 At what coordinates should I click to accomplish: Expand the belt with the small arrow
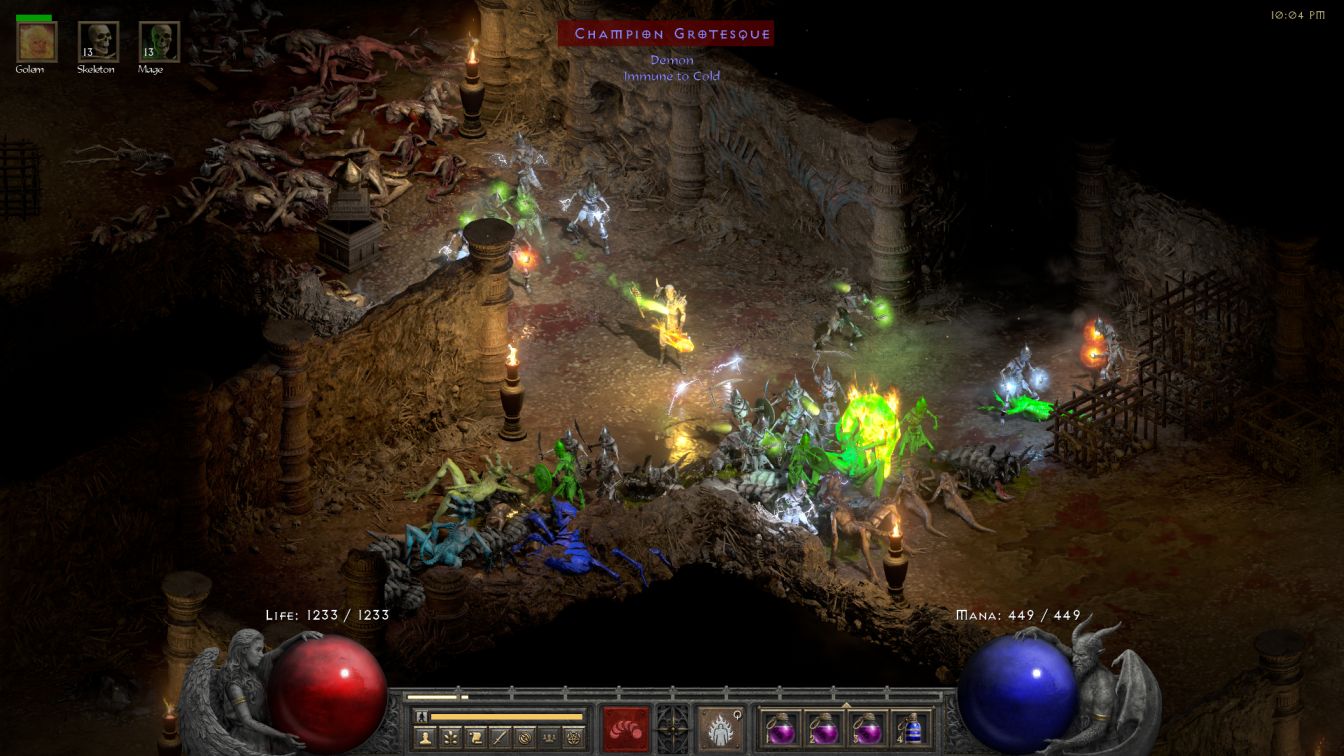click(x=845, y=705)
